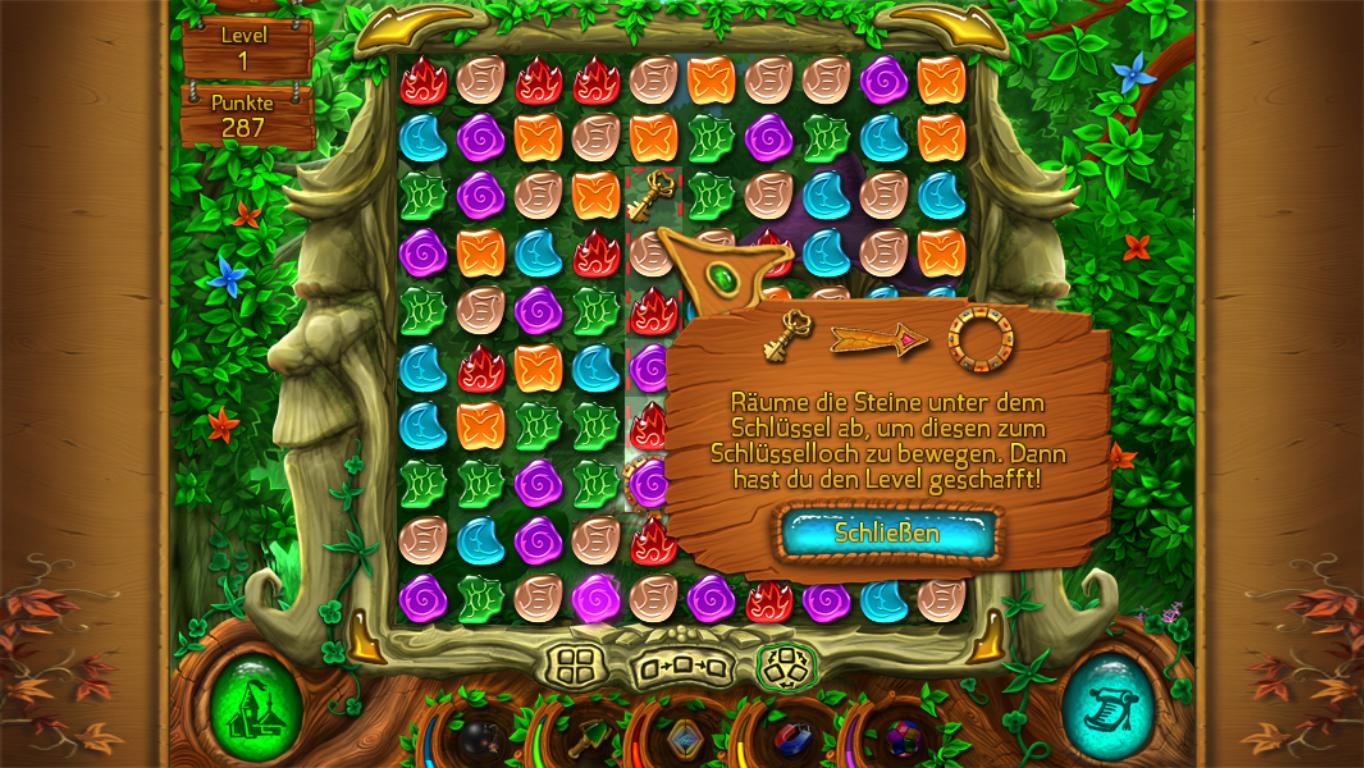The width and height of the screenshot is (1364, 768).
Task: Select the four-squares group mode button
Action: [579, 664]
